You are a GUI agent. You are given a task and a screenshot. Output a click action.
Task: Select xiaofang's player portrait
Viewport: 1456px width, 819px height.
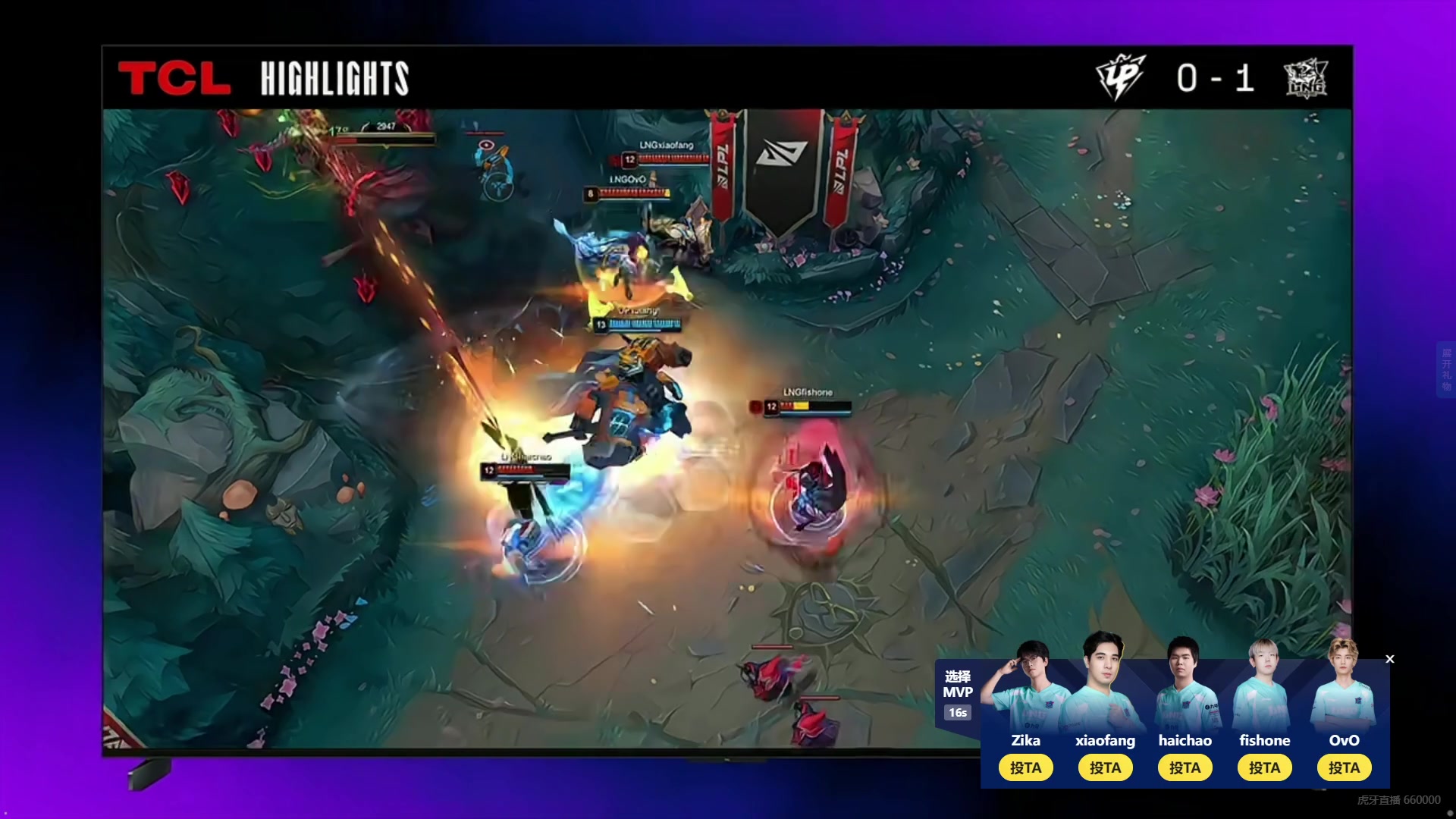pos(1105,682)
